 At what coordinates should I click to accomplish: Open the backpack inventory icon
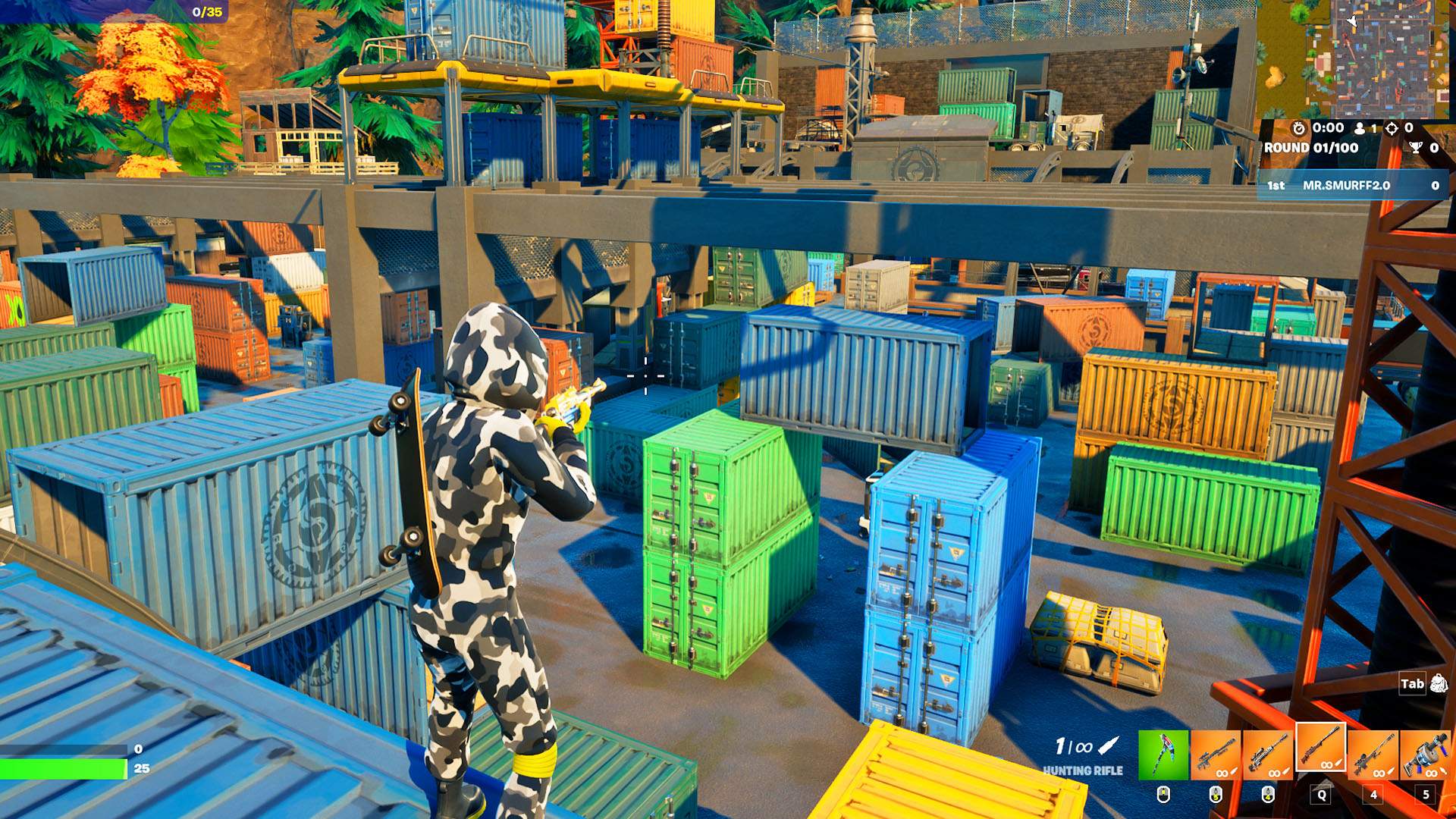pos(1439,684)
